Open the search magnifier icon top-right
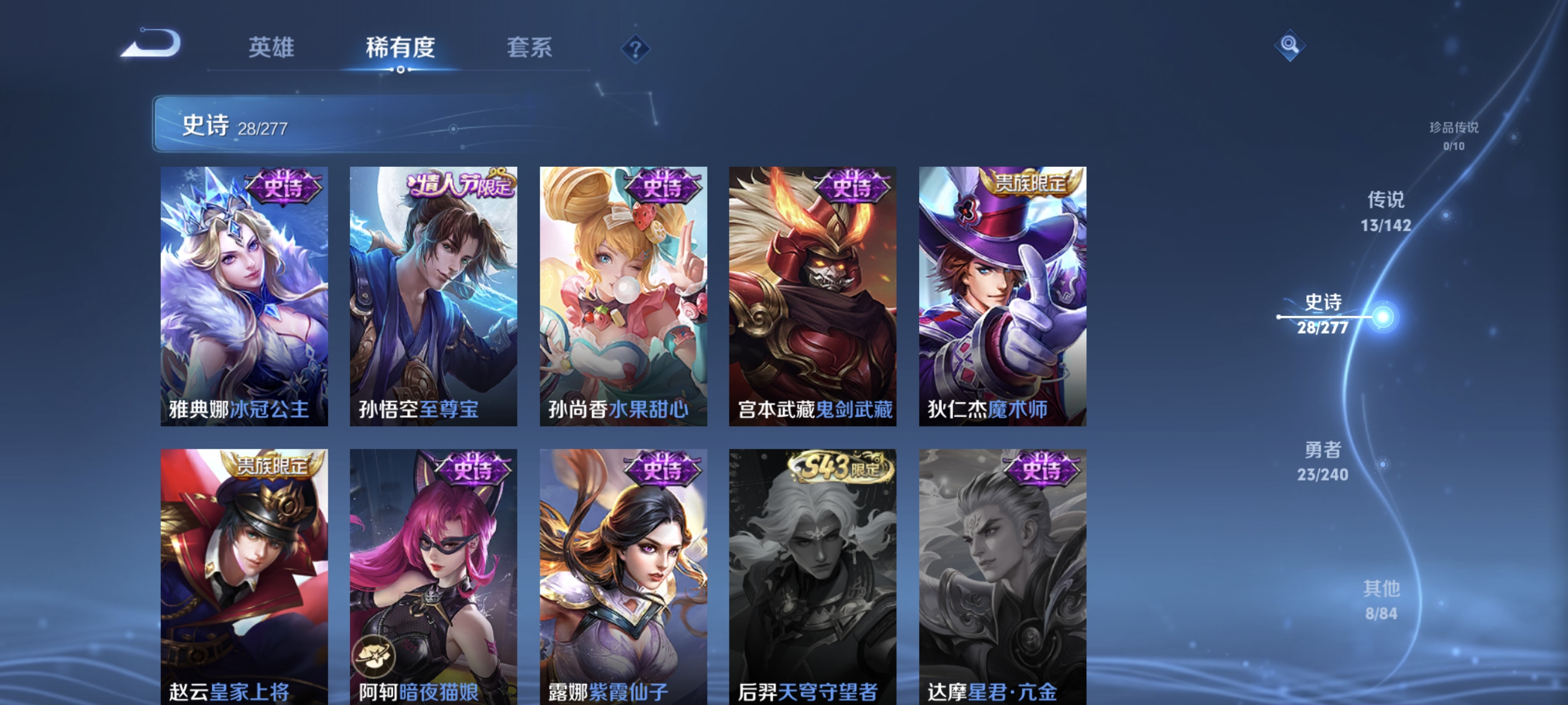 (x=1290, y=45)
